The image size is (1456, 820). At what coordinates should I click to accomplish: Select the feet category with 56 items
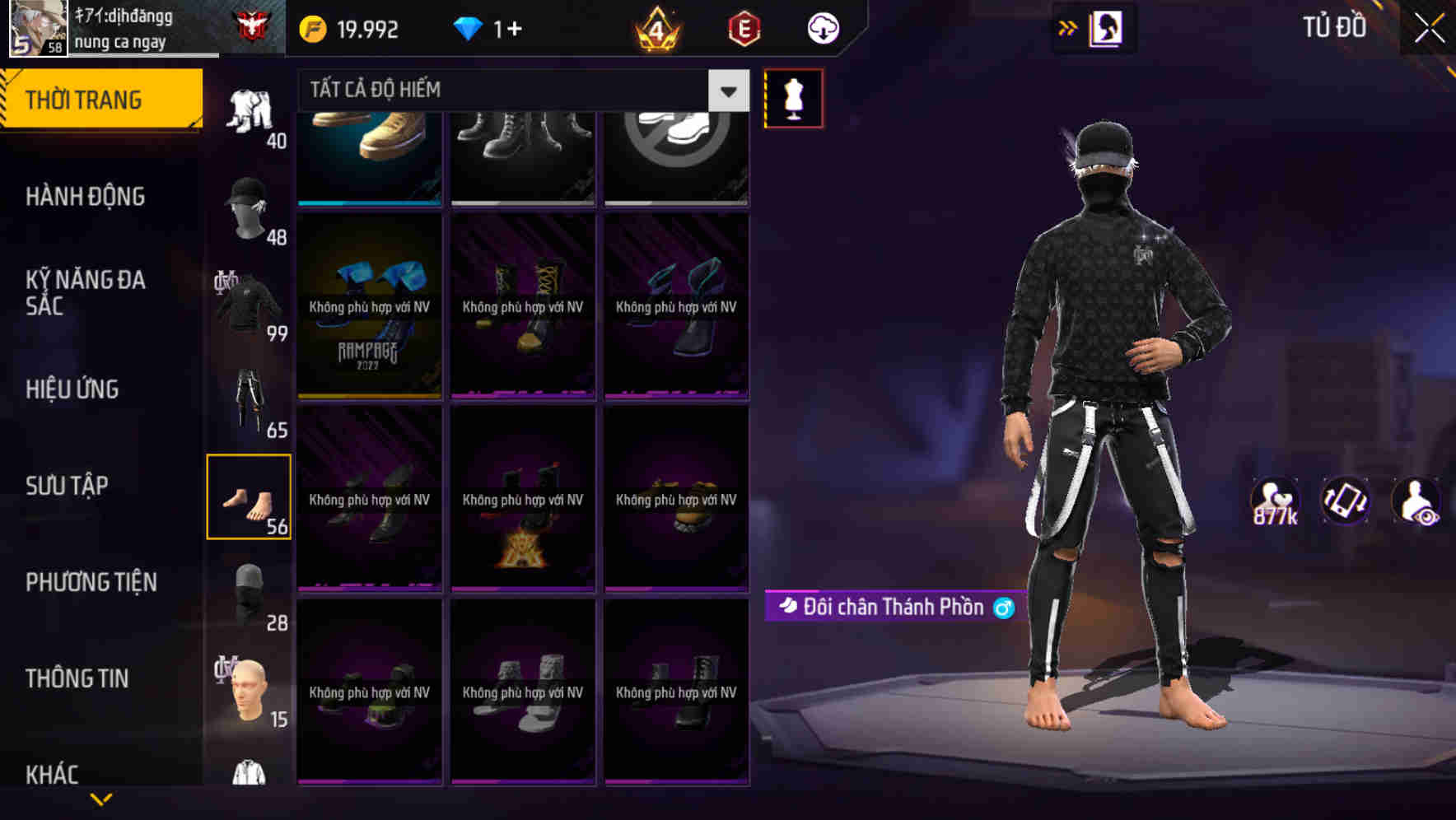click(x=250, y=496)
